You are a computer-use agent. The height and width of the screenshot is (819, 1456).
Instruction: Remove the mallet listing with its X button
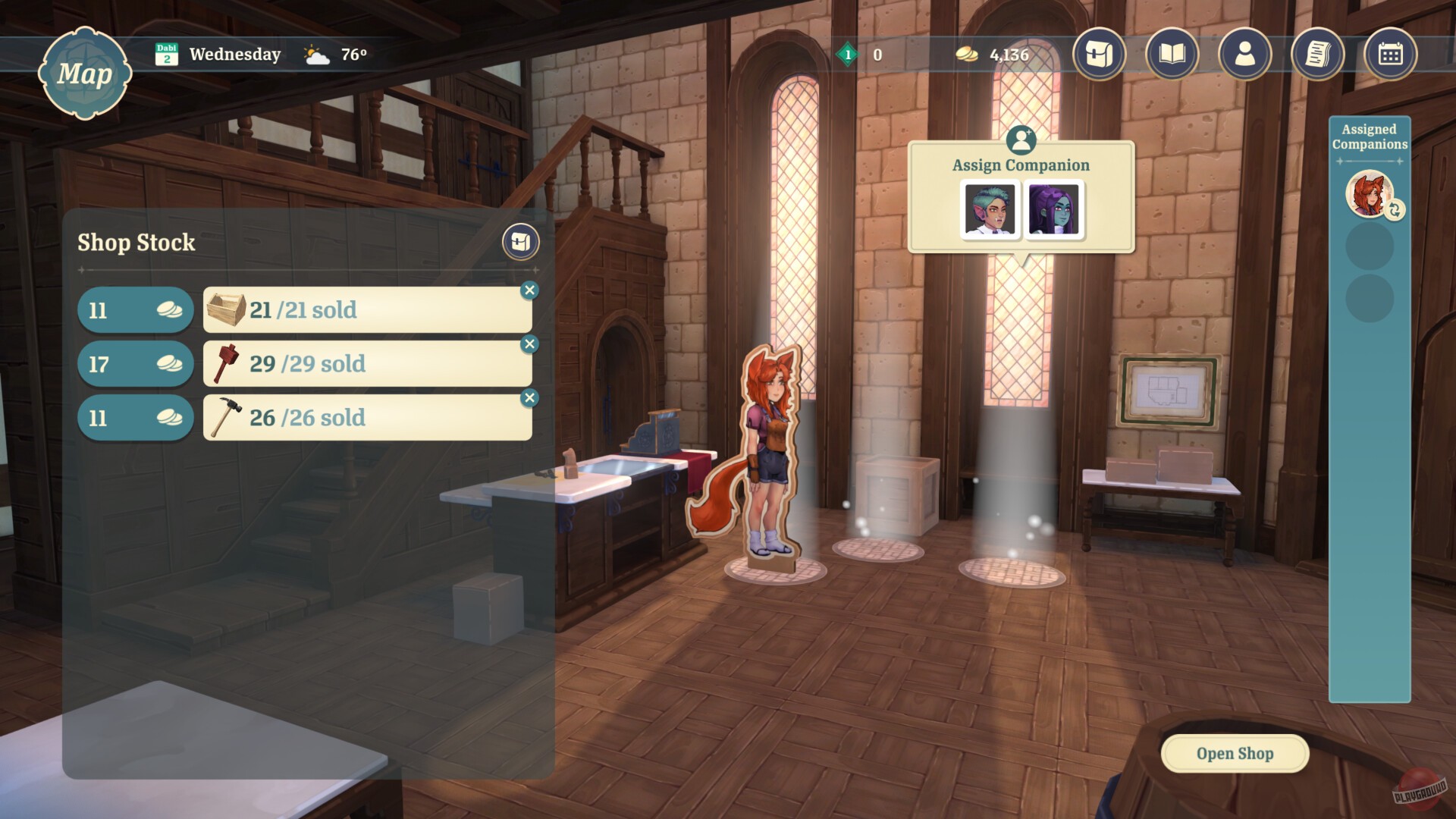[530, 343]
